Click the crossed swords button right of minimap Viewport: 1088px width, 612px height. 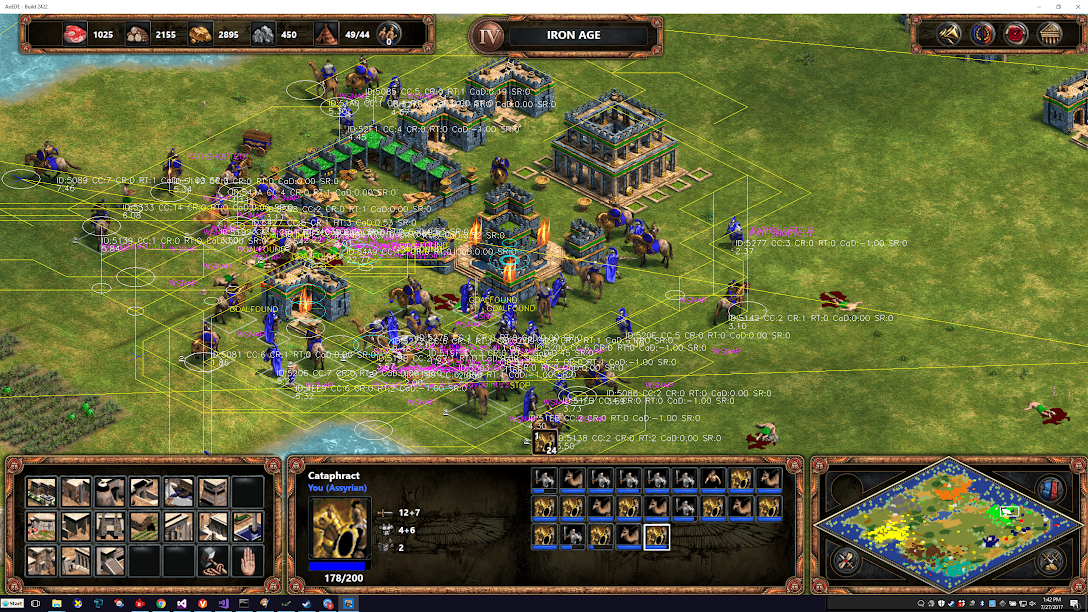(1048, 561)
